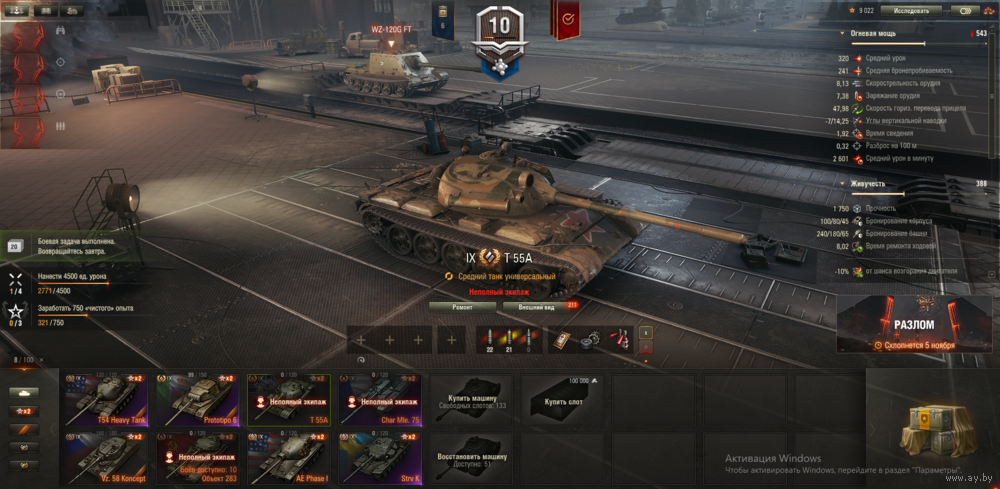Select the Vz. 58 Koncept tank
Screen dimensions: 1000x489
[104, 458]
